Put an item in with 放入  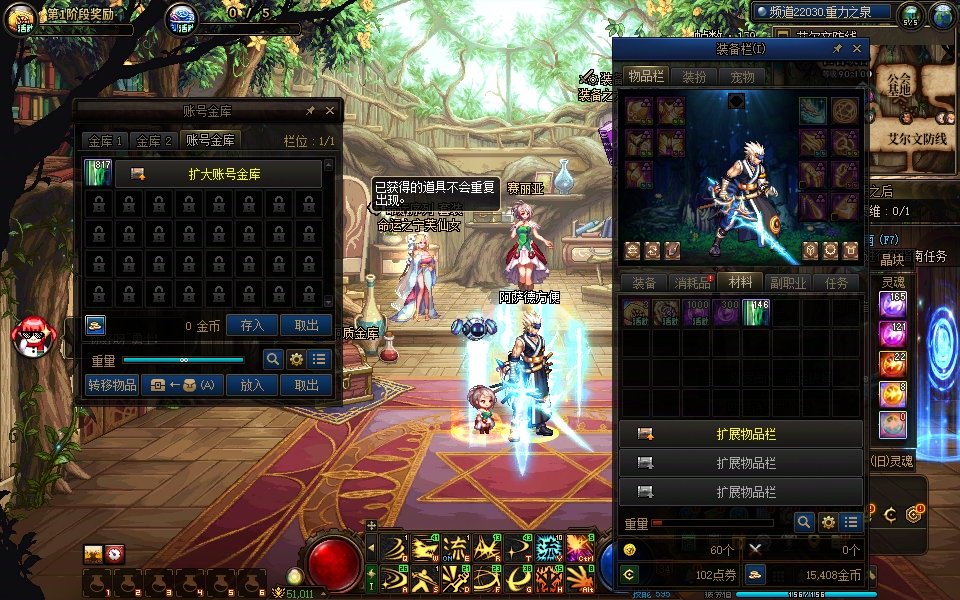(x=252, y=385)
